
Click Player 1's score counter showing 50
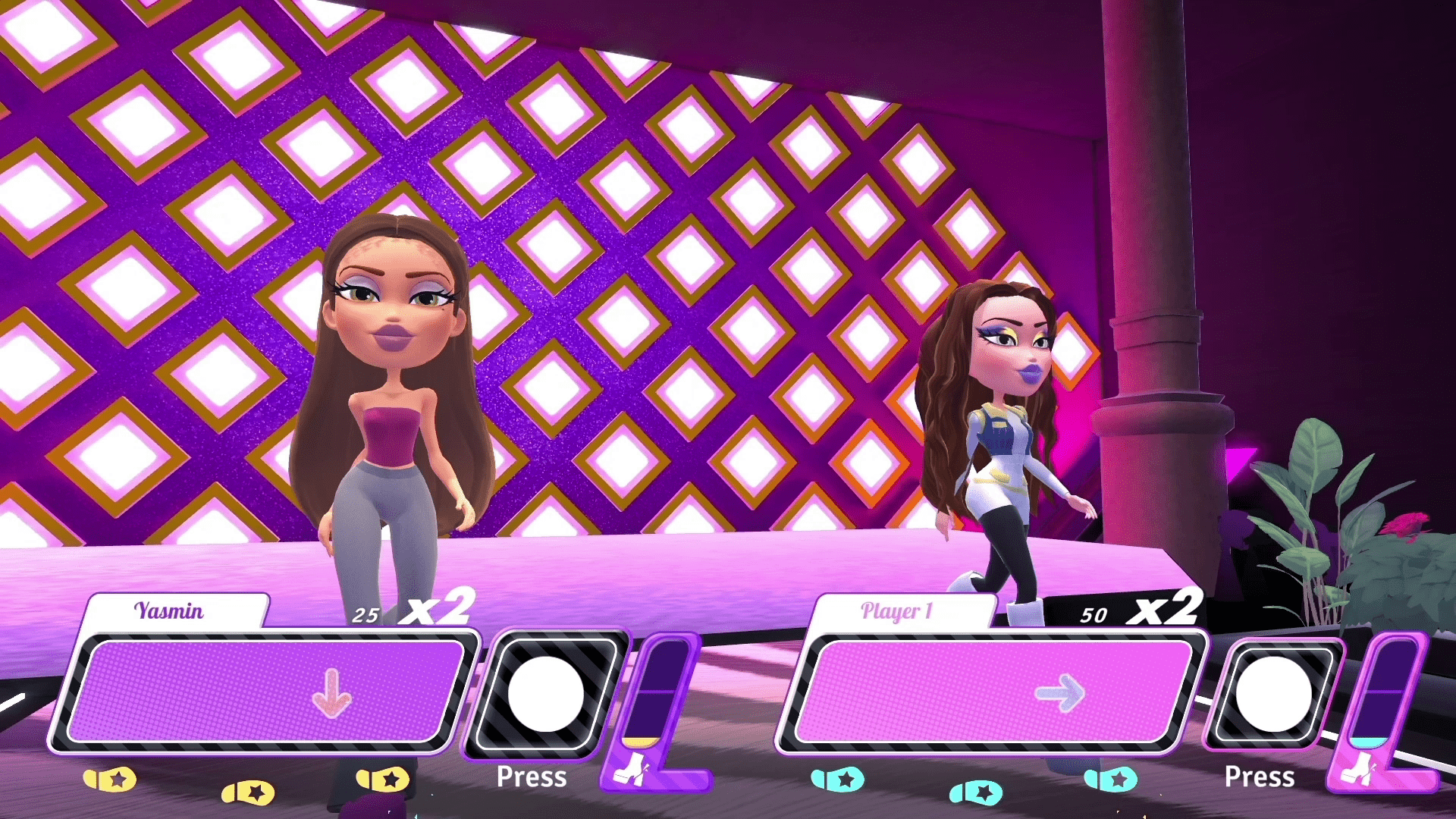point(1094,616)
